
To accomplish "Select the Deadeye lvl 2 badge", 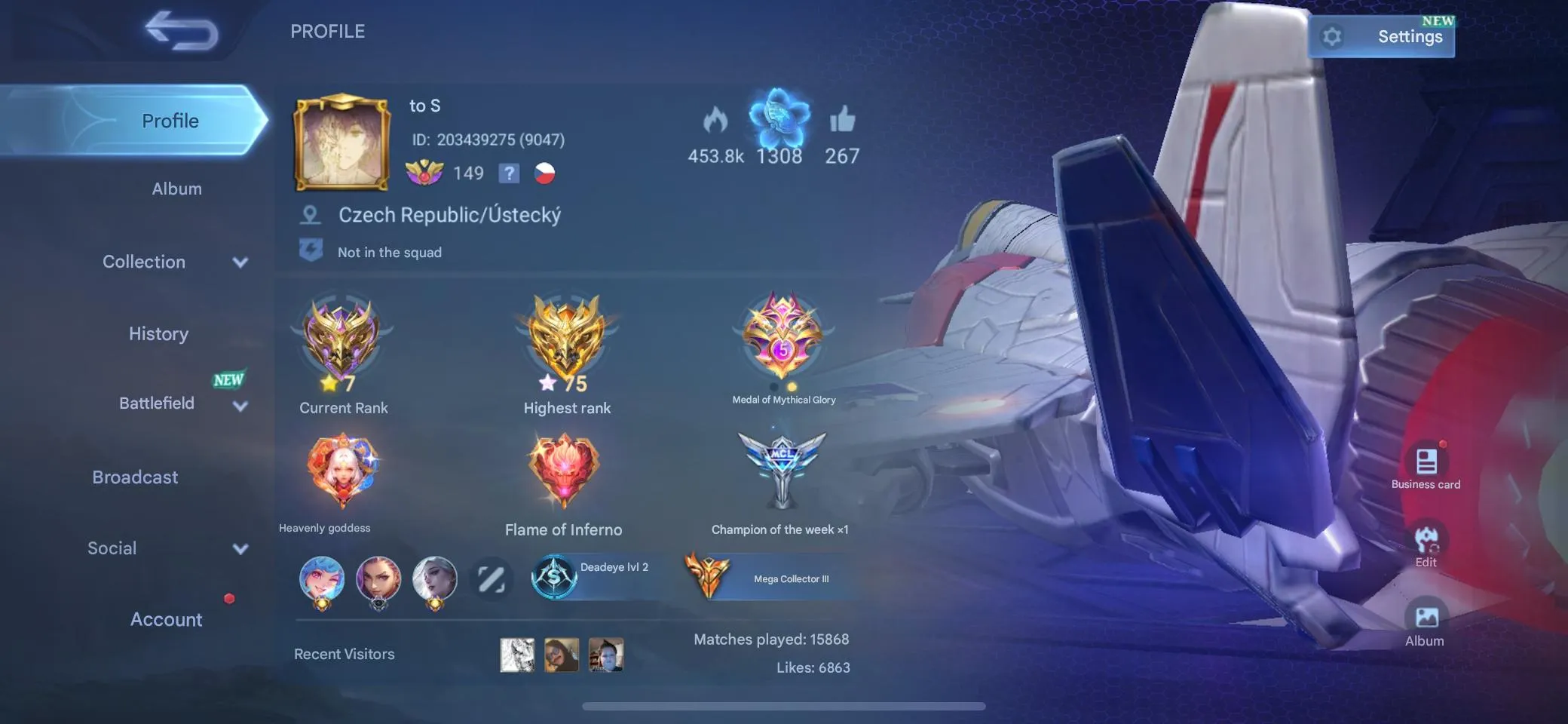I will (x=596, y=575).
